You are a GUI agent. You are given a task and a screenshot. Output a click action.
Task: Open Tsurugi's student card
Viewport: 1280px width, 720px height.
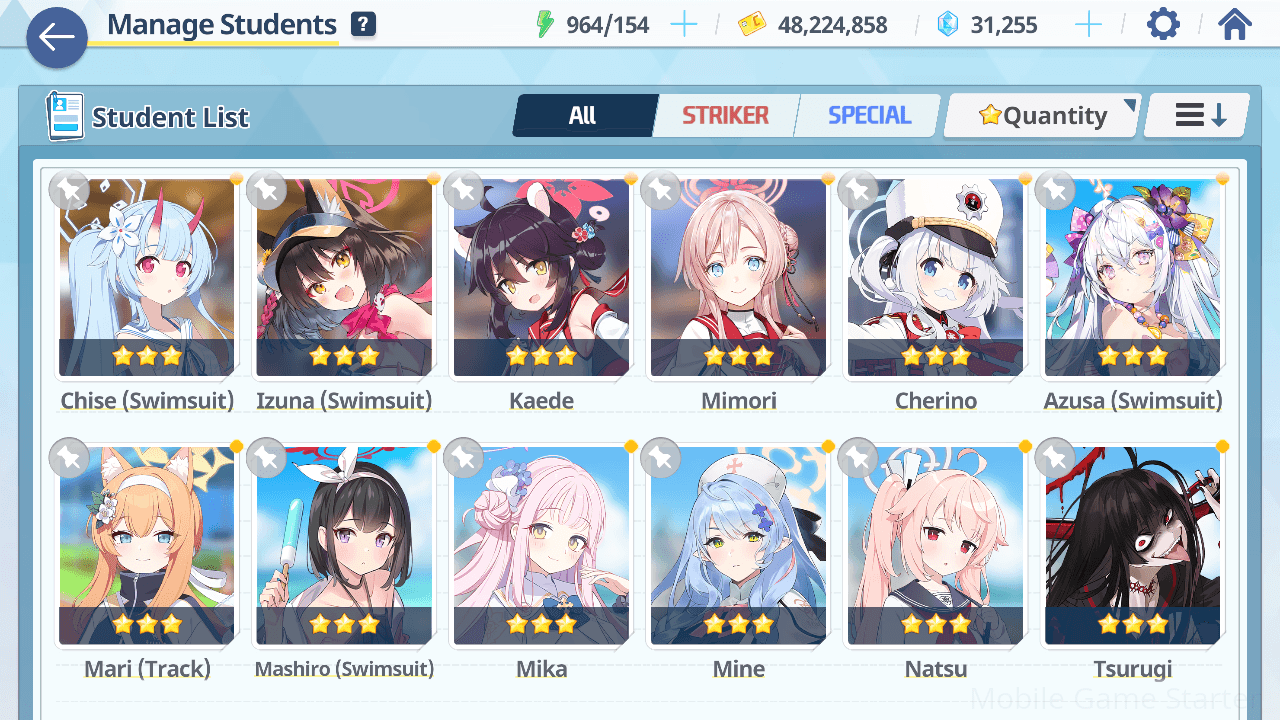pos(1132,546)
